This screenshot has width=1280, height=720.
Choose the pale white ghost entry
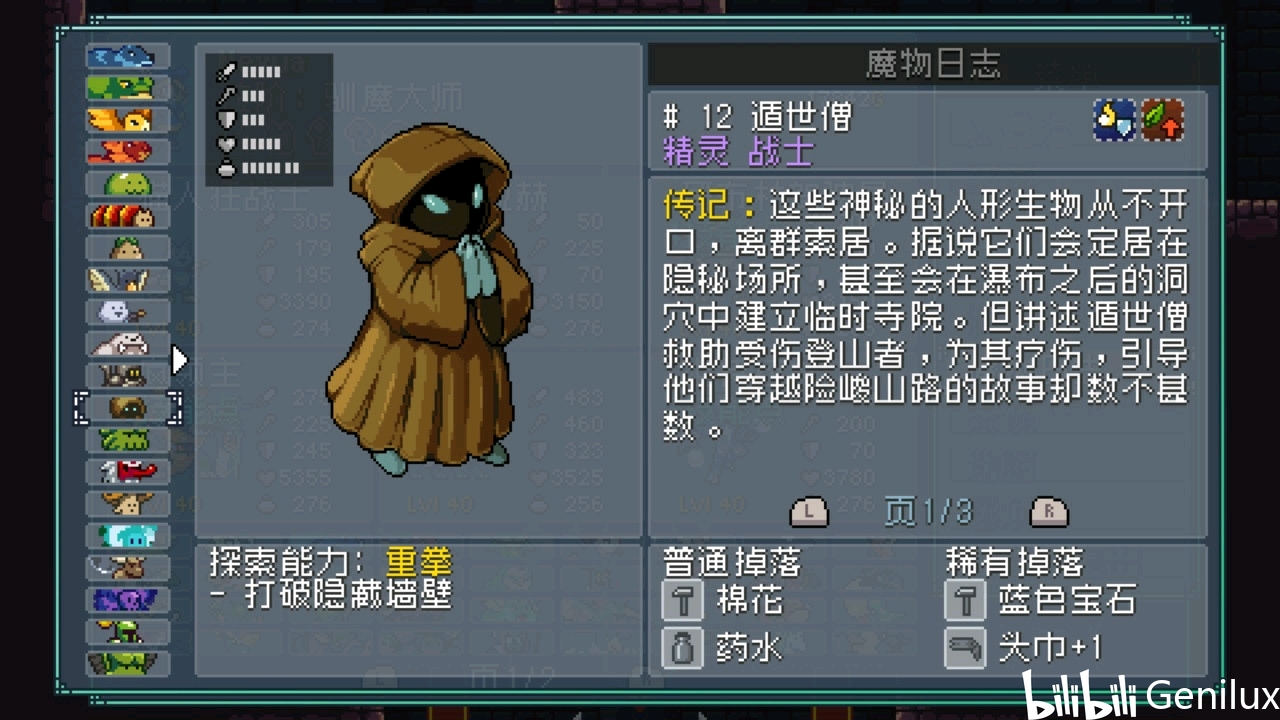coord(127,312)
